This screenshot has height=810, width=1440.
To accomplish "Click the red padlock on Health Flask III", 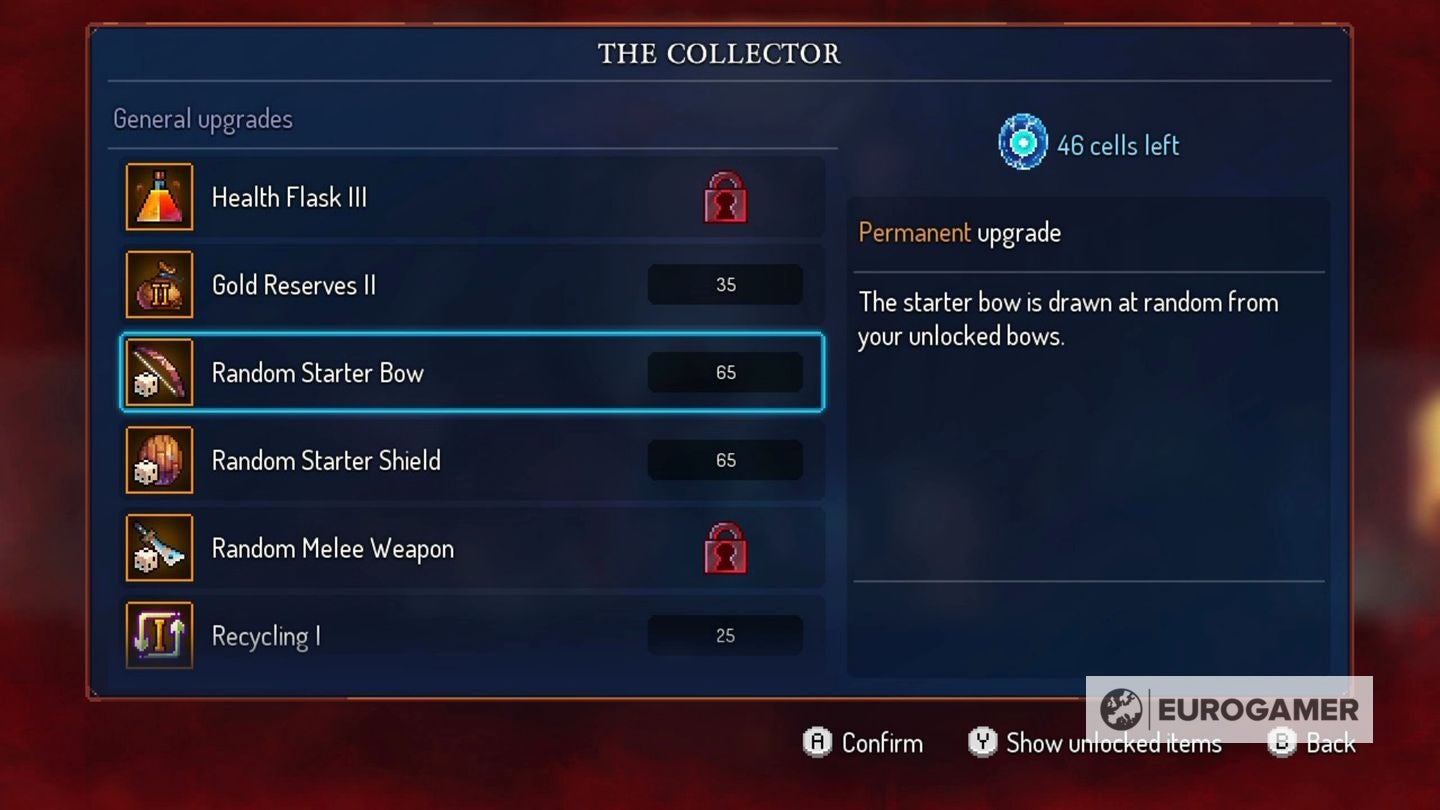I will pyautogui.click(x=725, y=197).
